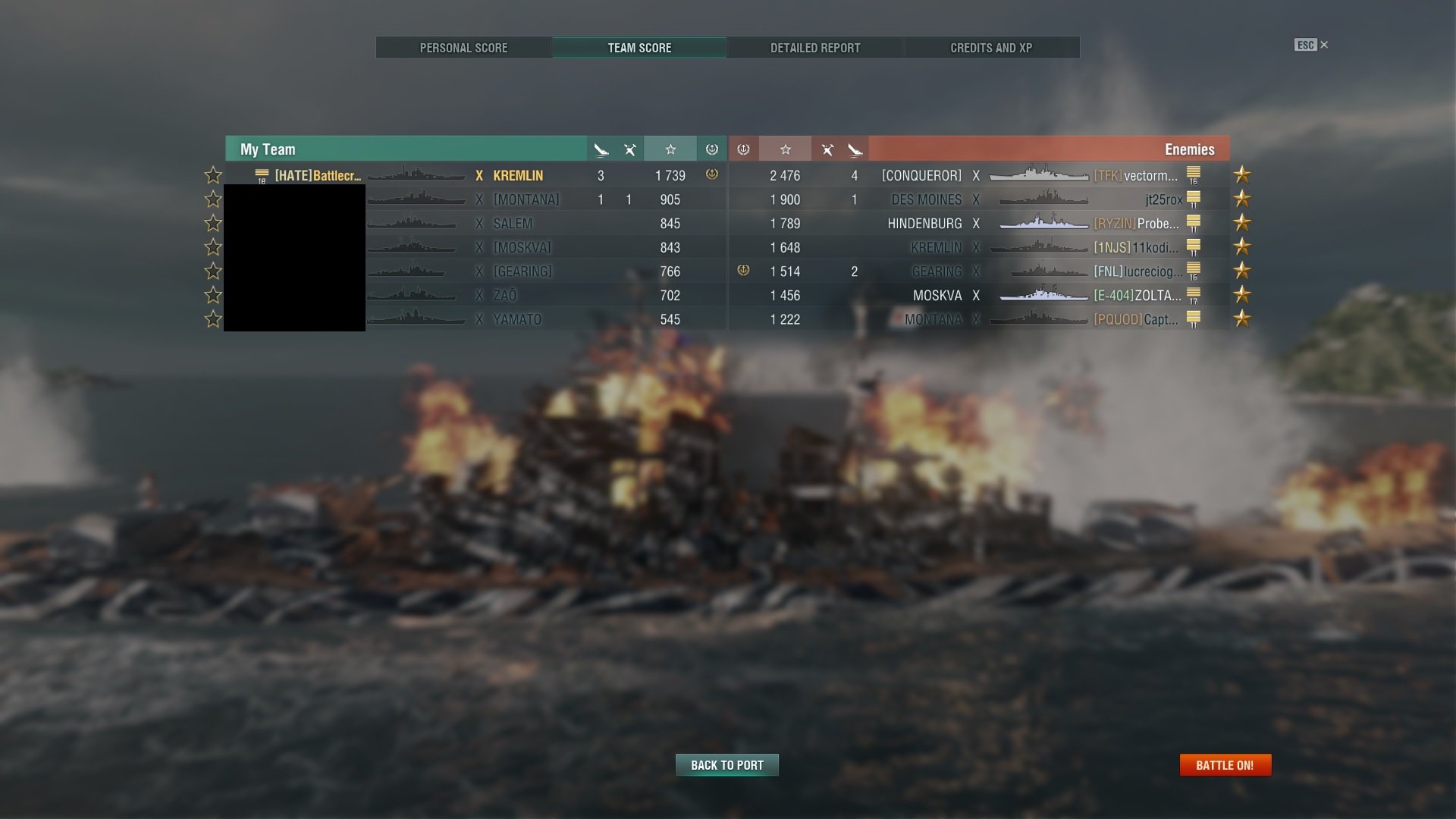Show the Credits and XP tab
This screenshot has height=819, width=1456.
click(x=991, y=48)
